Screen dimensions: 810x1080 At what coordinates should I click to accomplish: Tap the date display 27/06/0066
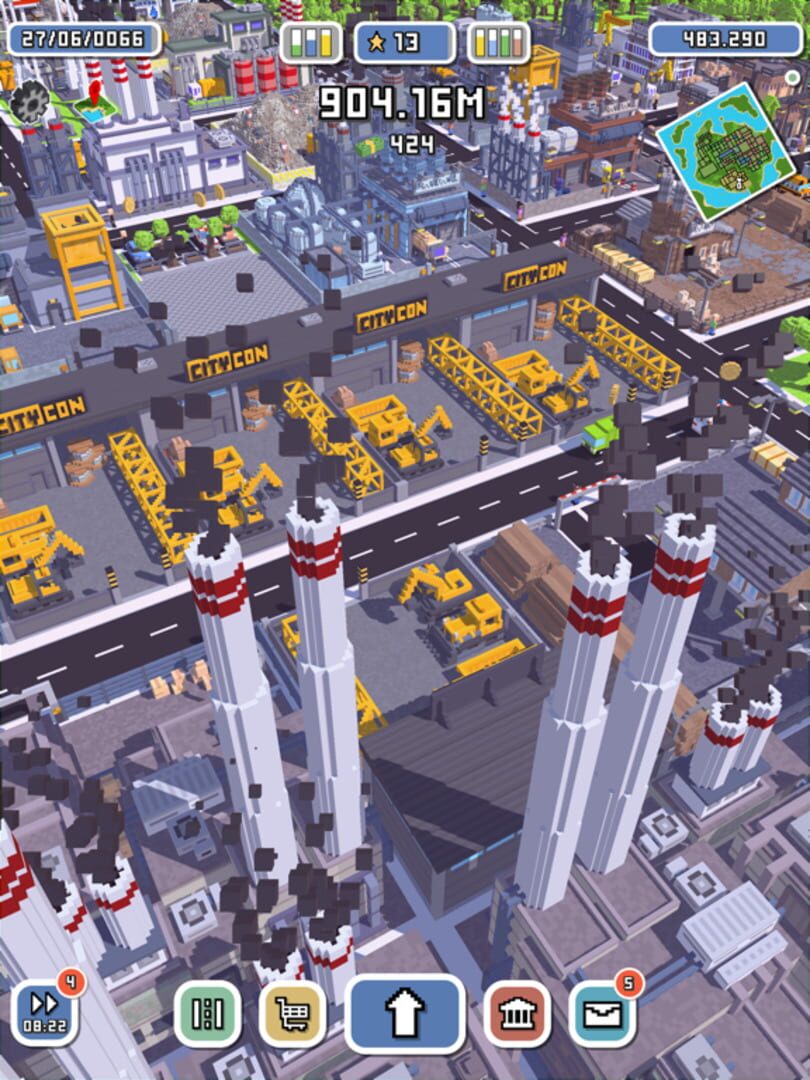[x=84, y=40]
